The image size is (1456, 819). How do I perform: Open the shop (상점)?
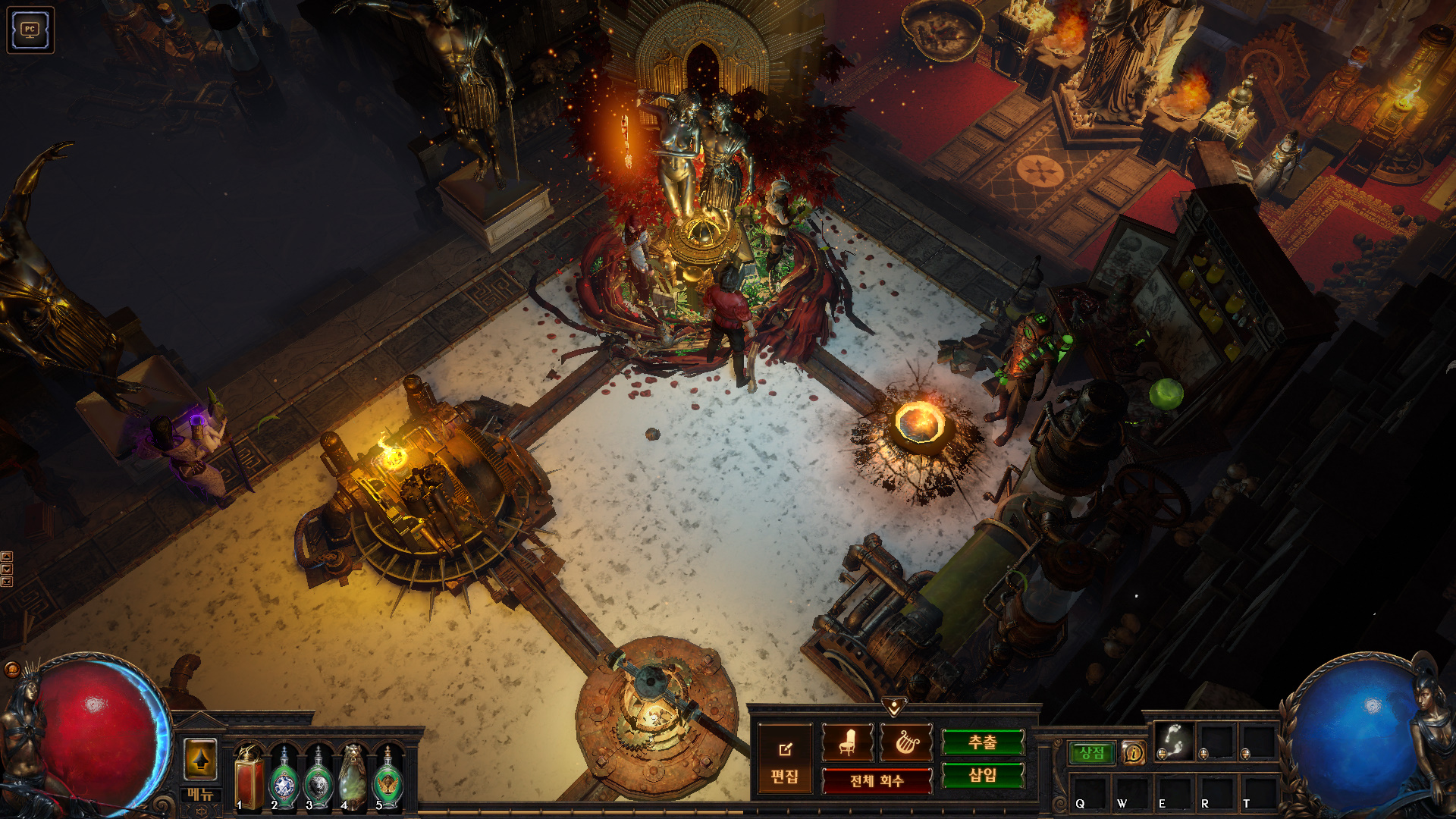(1092, 752)
